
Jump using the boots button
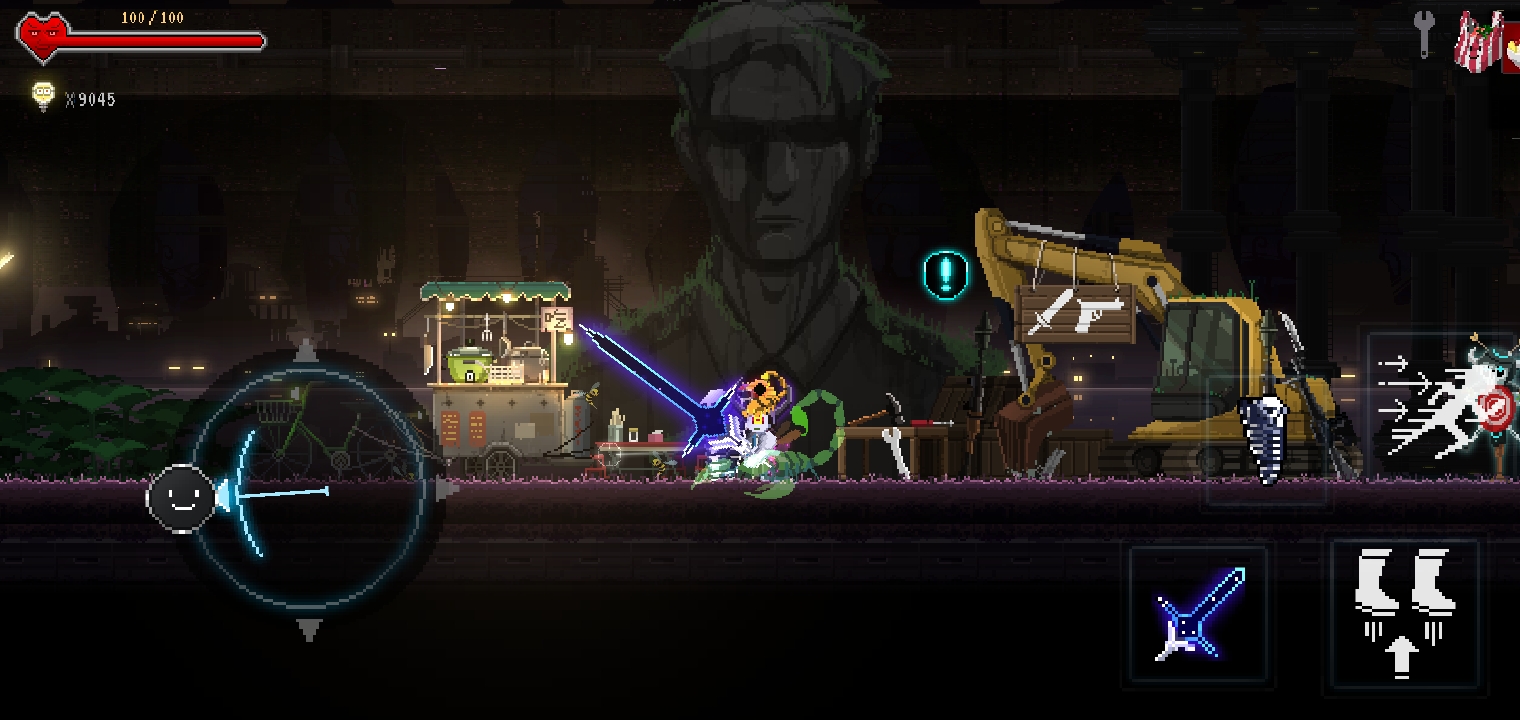(x=1403, y=613)
